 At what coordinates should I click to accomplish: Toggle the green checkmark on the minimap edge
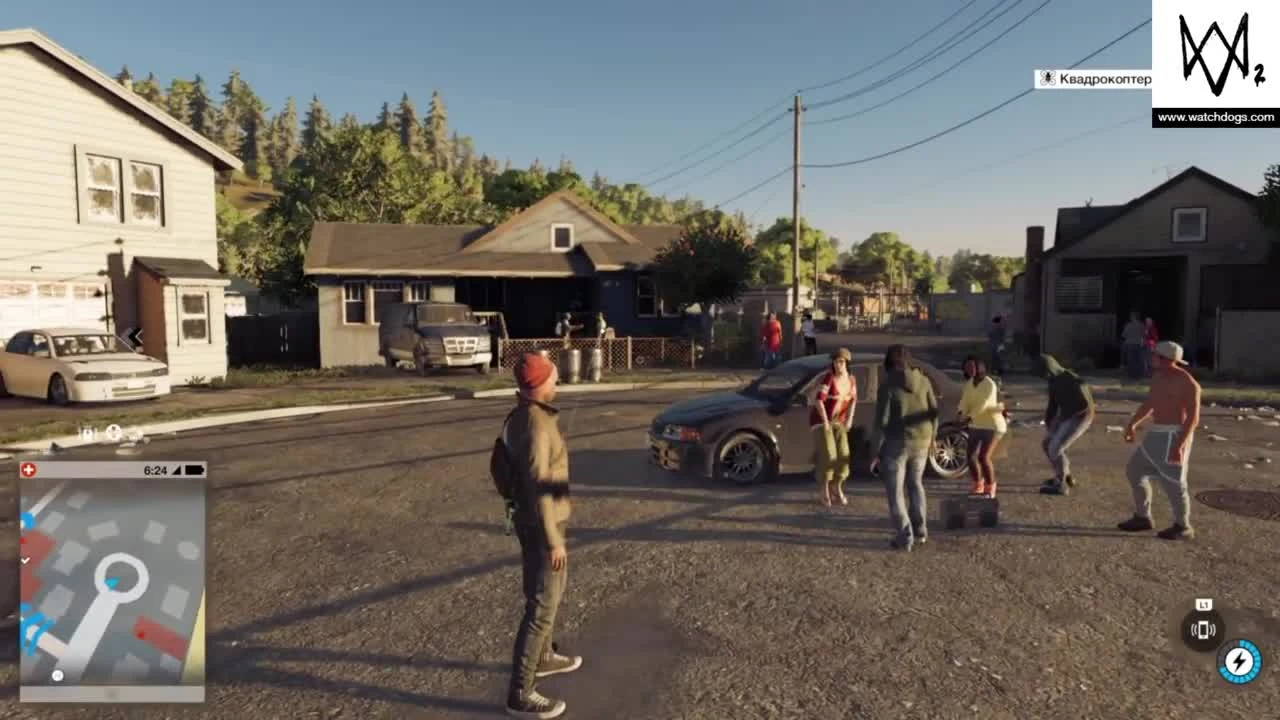[26, 560]
